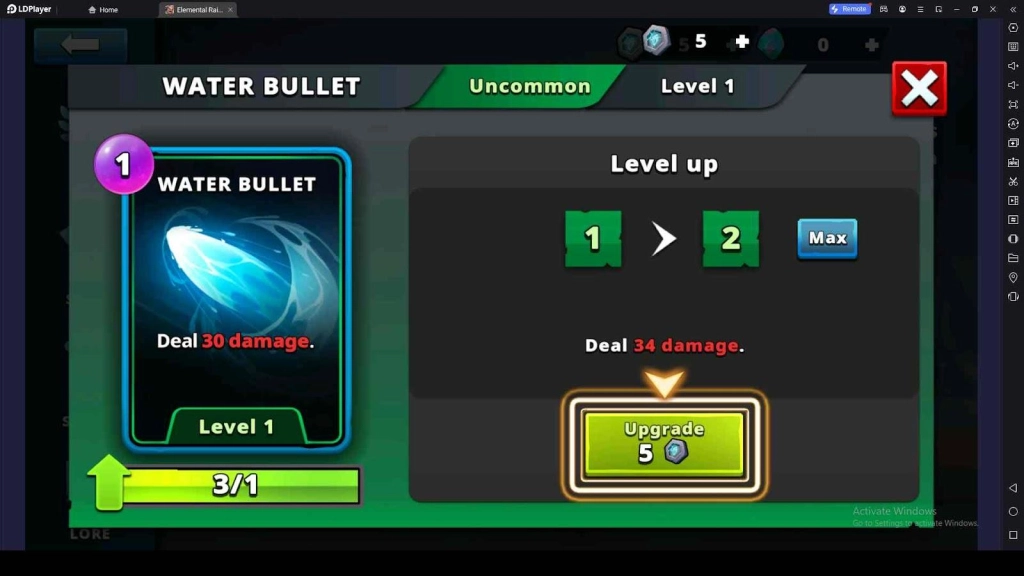
Task: Switch to the Home tab in LDPlayer
Action: (x=104, y=9)
